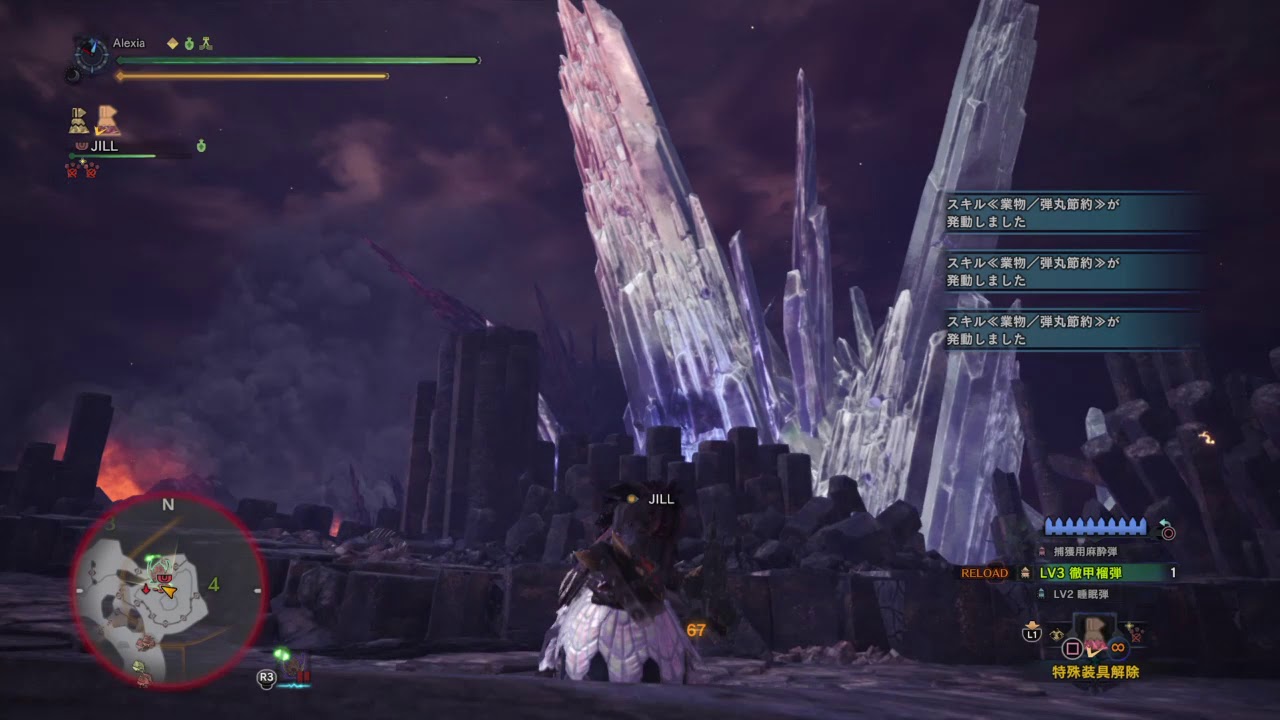Image resolution: width=1280 pixels, height=720 pixels.
Task: Click the highlighted mantle icon above JILL
Action: [108, 121]
